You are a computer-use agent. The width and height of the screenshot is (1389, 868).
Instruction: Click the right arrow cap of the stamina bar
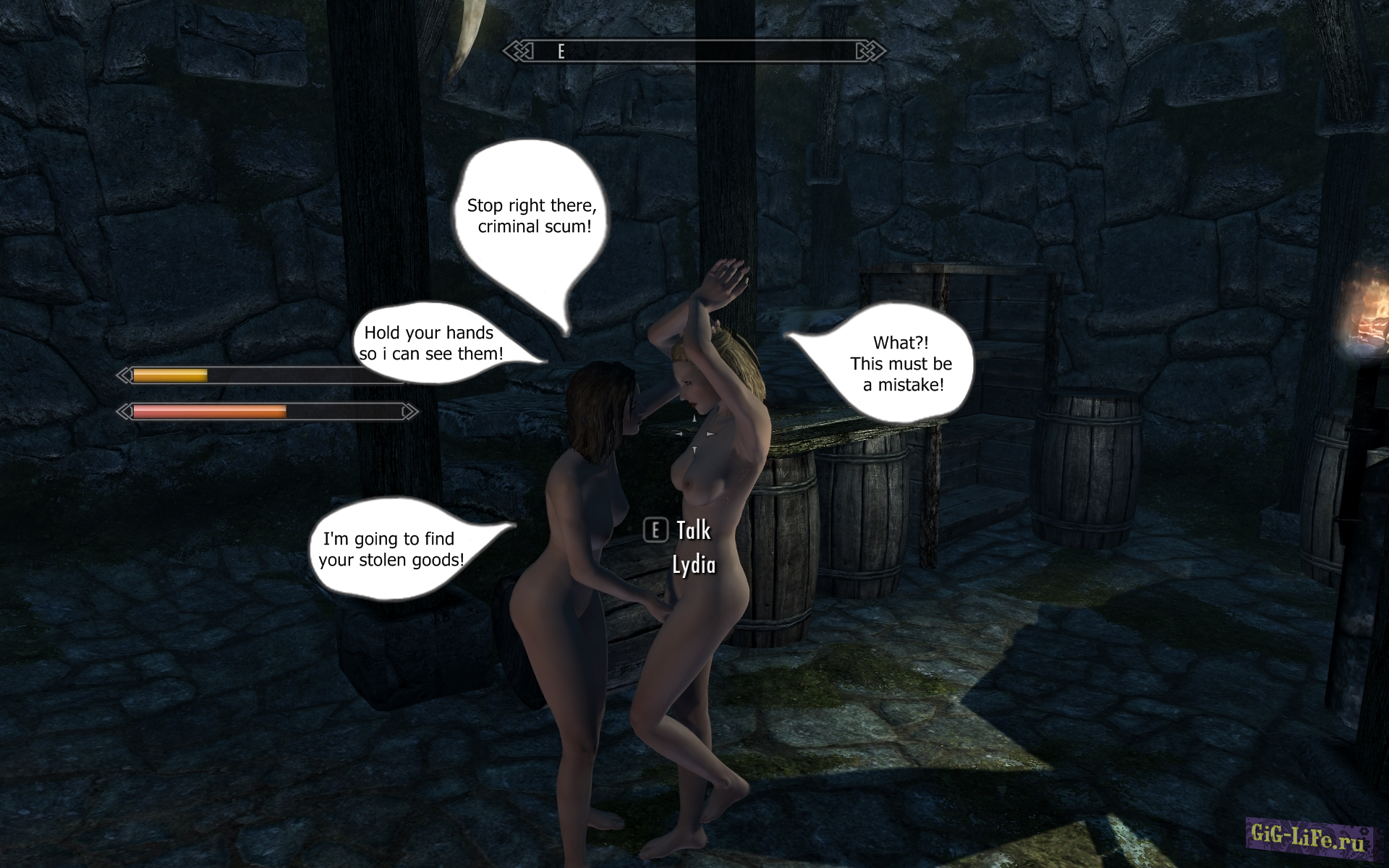point(409,412)
